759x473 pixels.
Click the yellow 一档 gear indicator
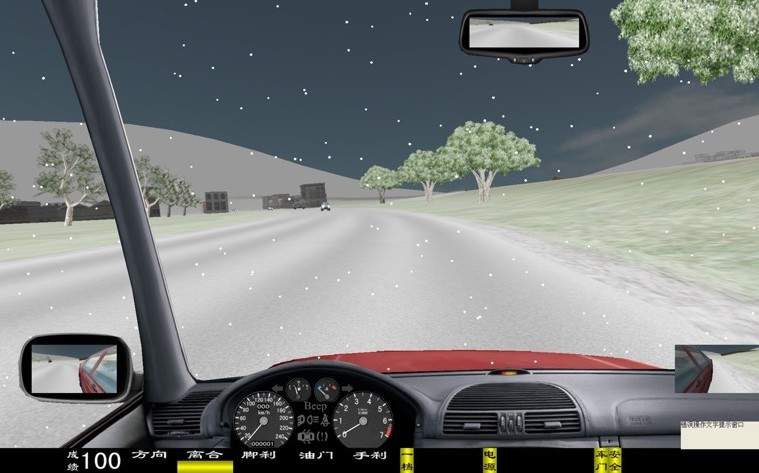tap(406, 460)
